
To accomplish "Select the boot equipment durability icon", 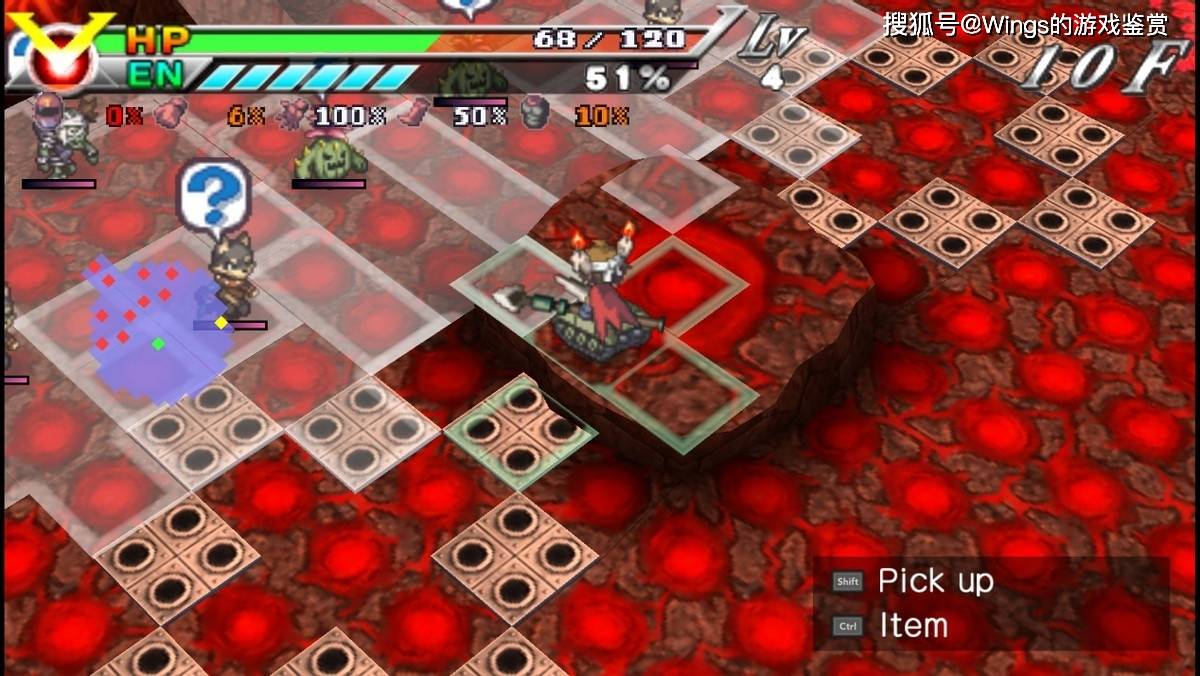I will point(411,115).
